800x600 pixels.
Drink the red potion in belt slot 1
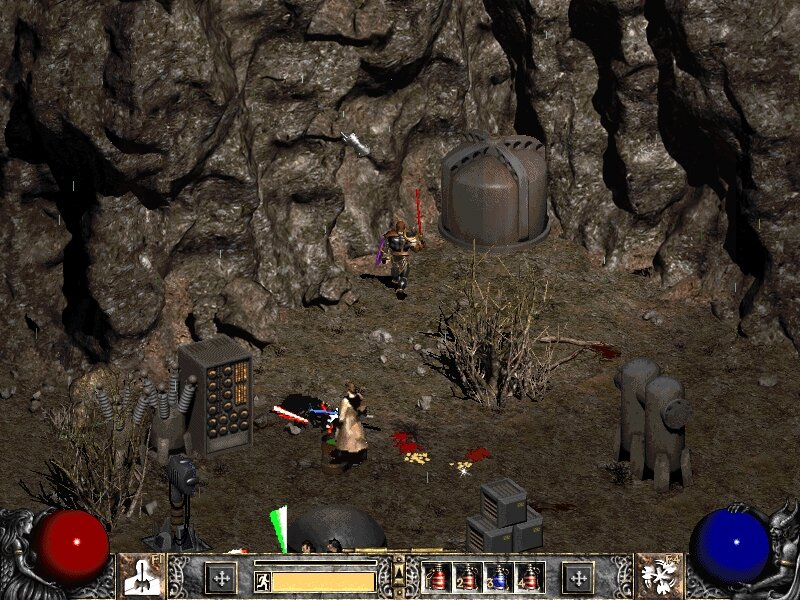point(436,578)
